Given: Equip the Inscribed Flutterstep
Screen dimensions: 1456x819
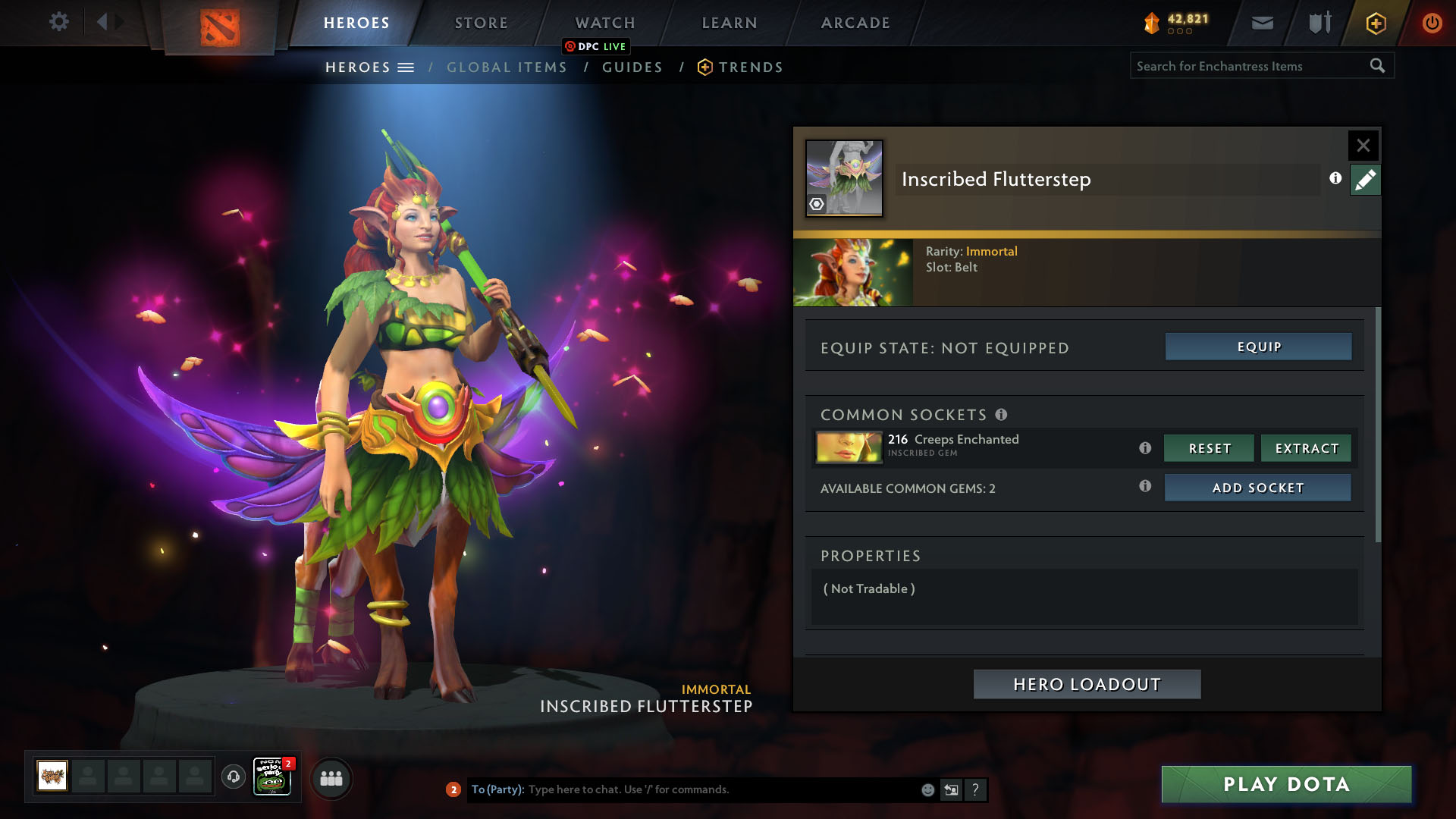Looking at the screenshot, I should [x=1258, y=347].
